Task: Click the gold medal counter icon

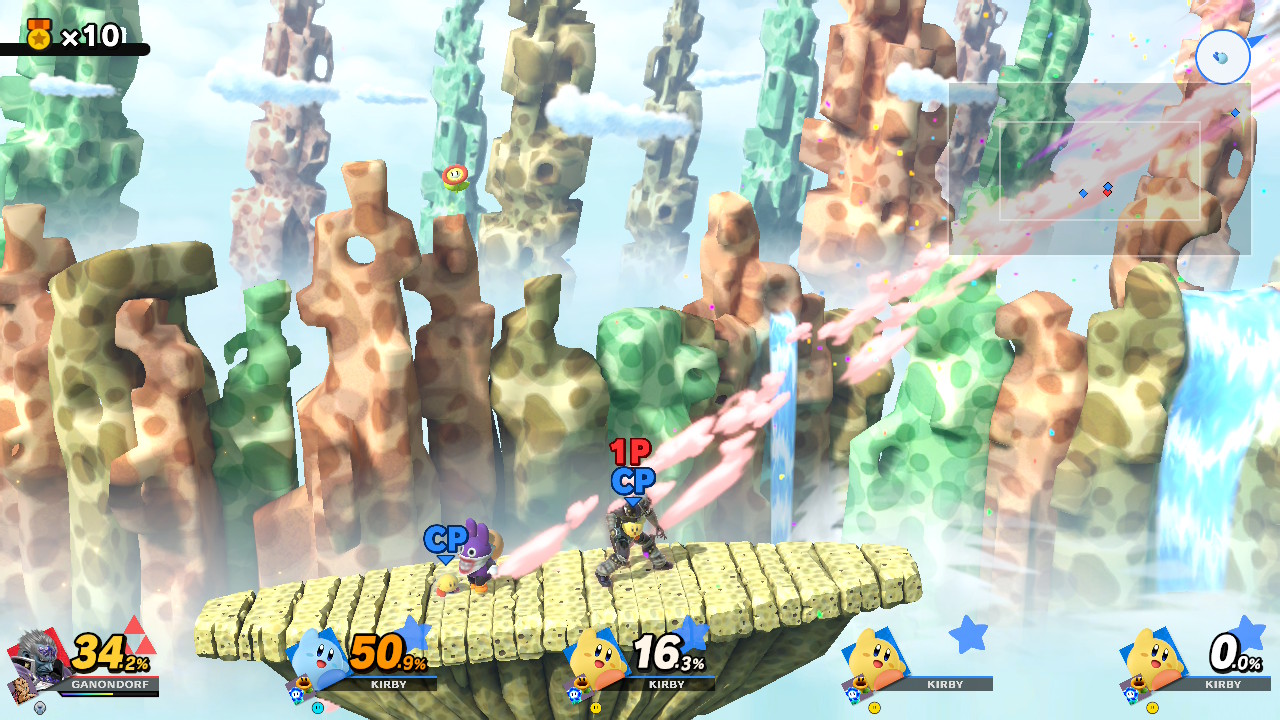Action: coord(39,35)
